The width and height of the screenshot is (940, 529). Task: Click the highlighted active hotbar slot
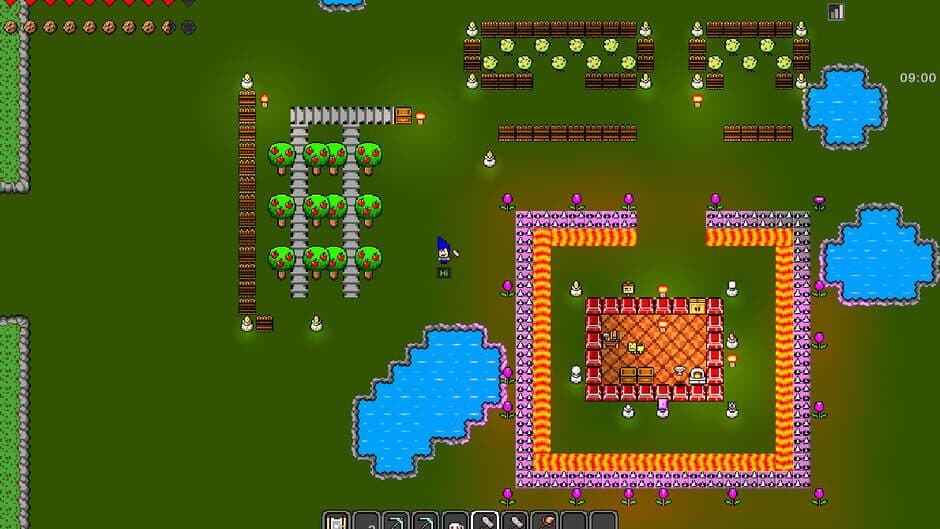click(485, 521)
